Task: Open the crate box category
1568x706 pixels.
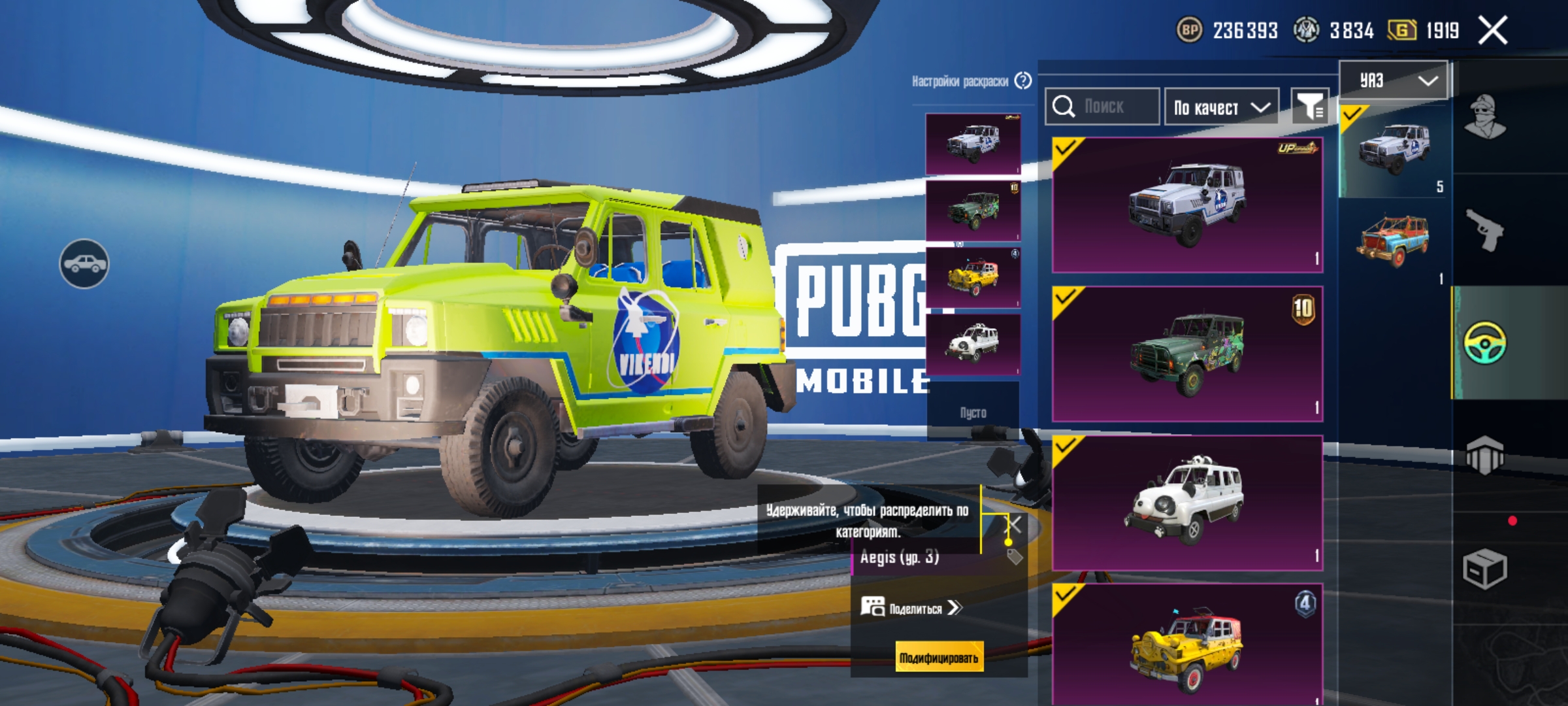Action: coord(1485,569)
